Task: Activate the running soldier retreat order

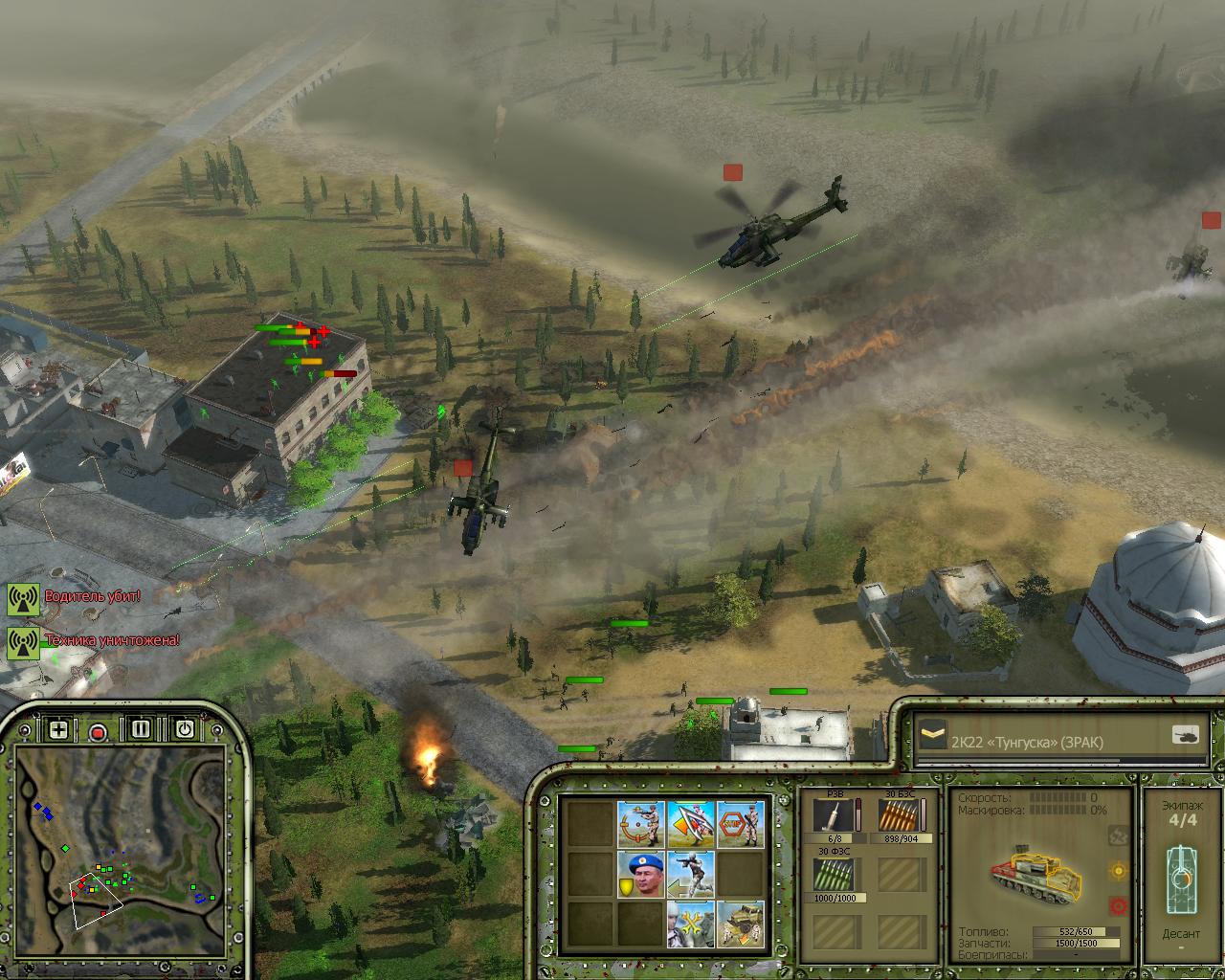Action: [x=691, y=874]
